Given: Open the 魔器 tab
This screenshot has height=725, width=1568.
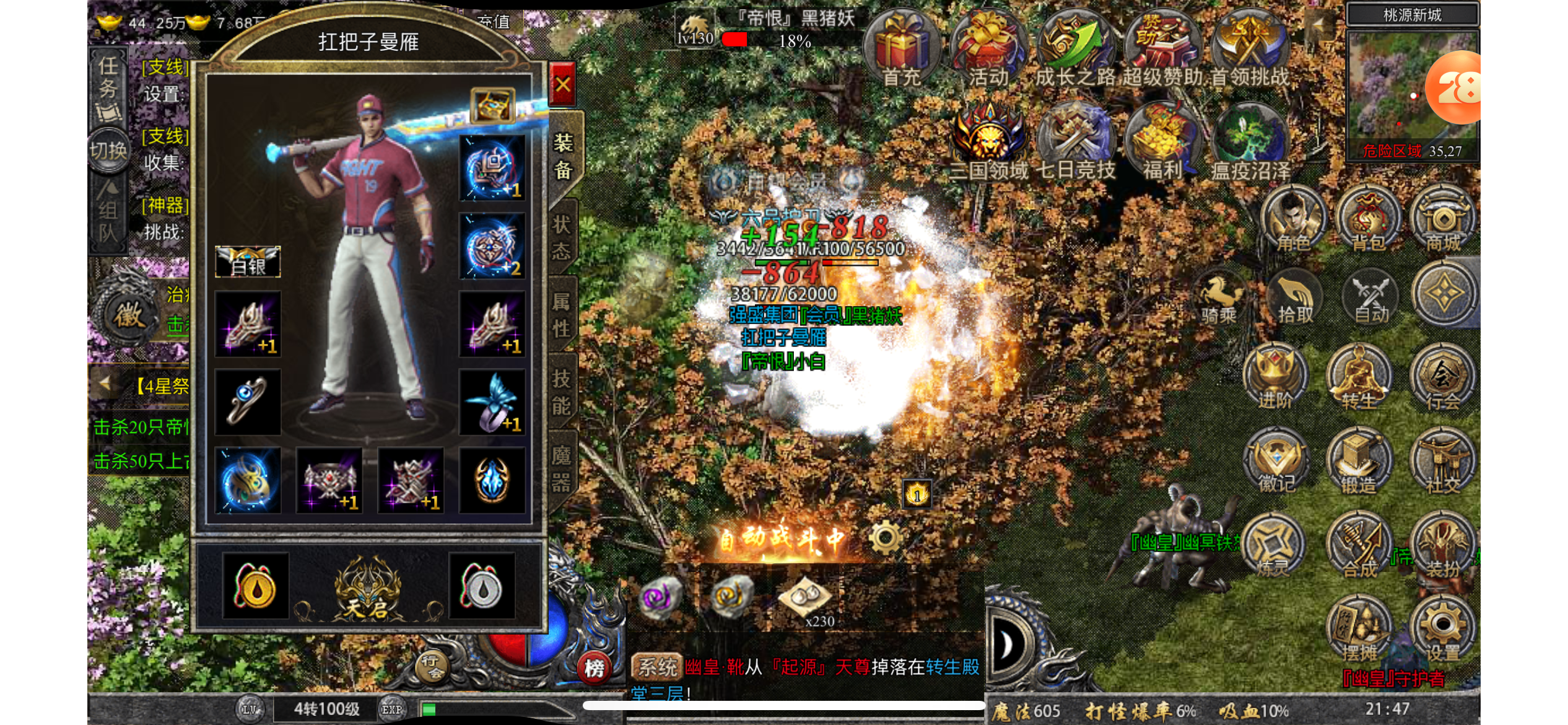Looking at the screenshot, I should point(562,468).
